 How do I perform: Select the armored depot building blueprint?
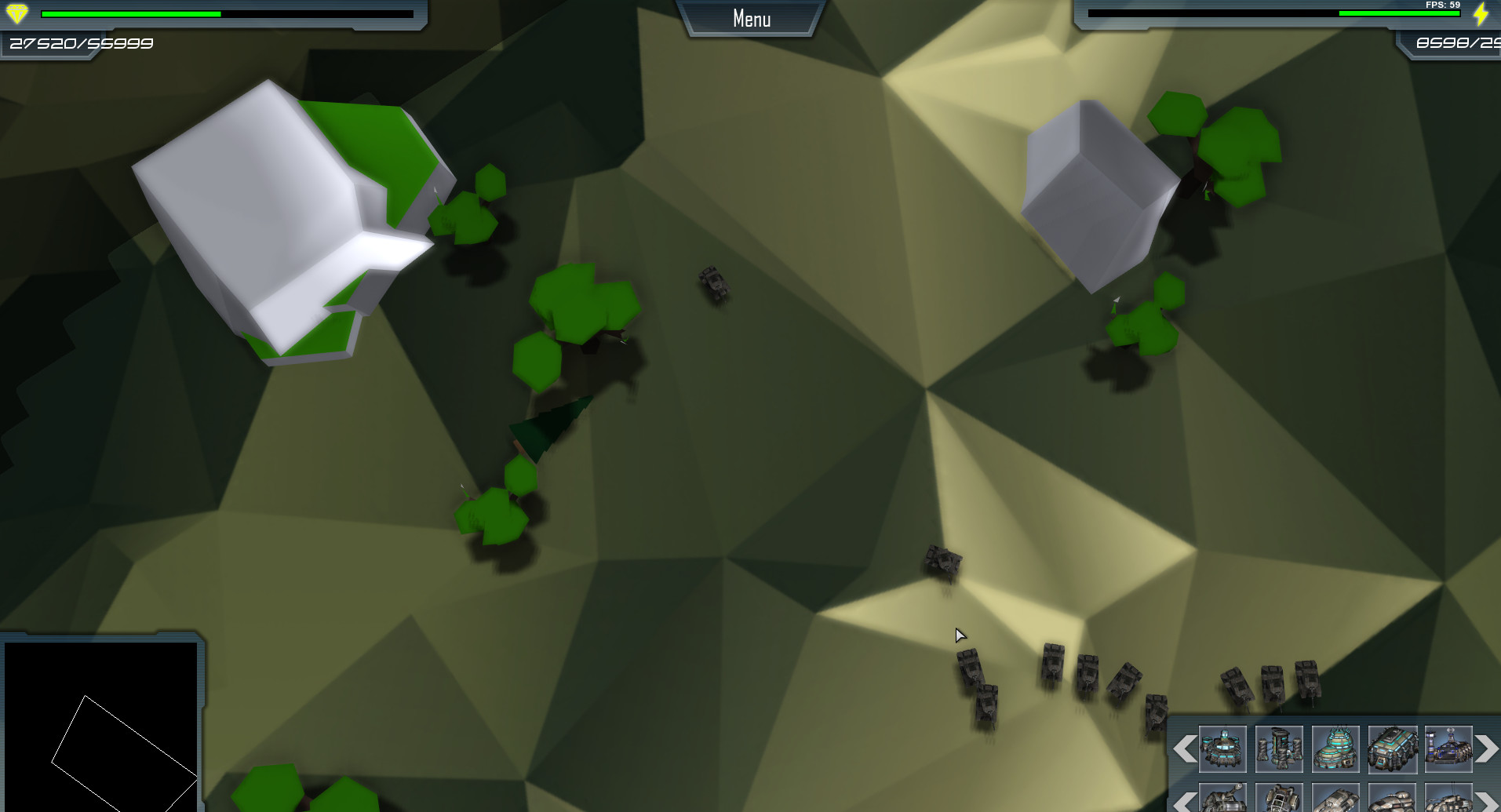tap(1392, 751)
